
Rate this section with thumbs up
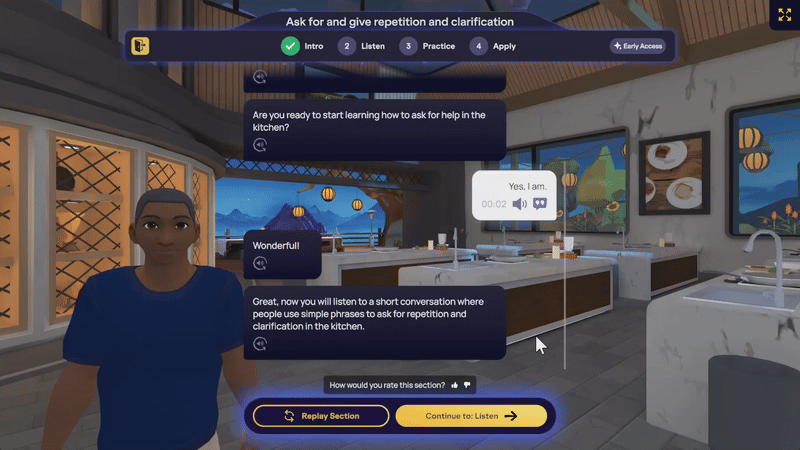tap(455, 385)
